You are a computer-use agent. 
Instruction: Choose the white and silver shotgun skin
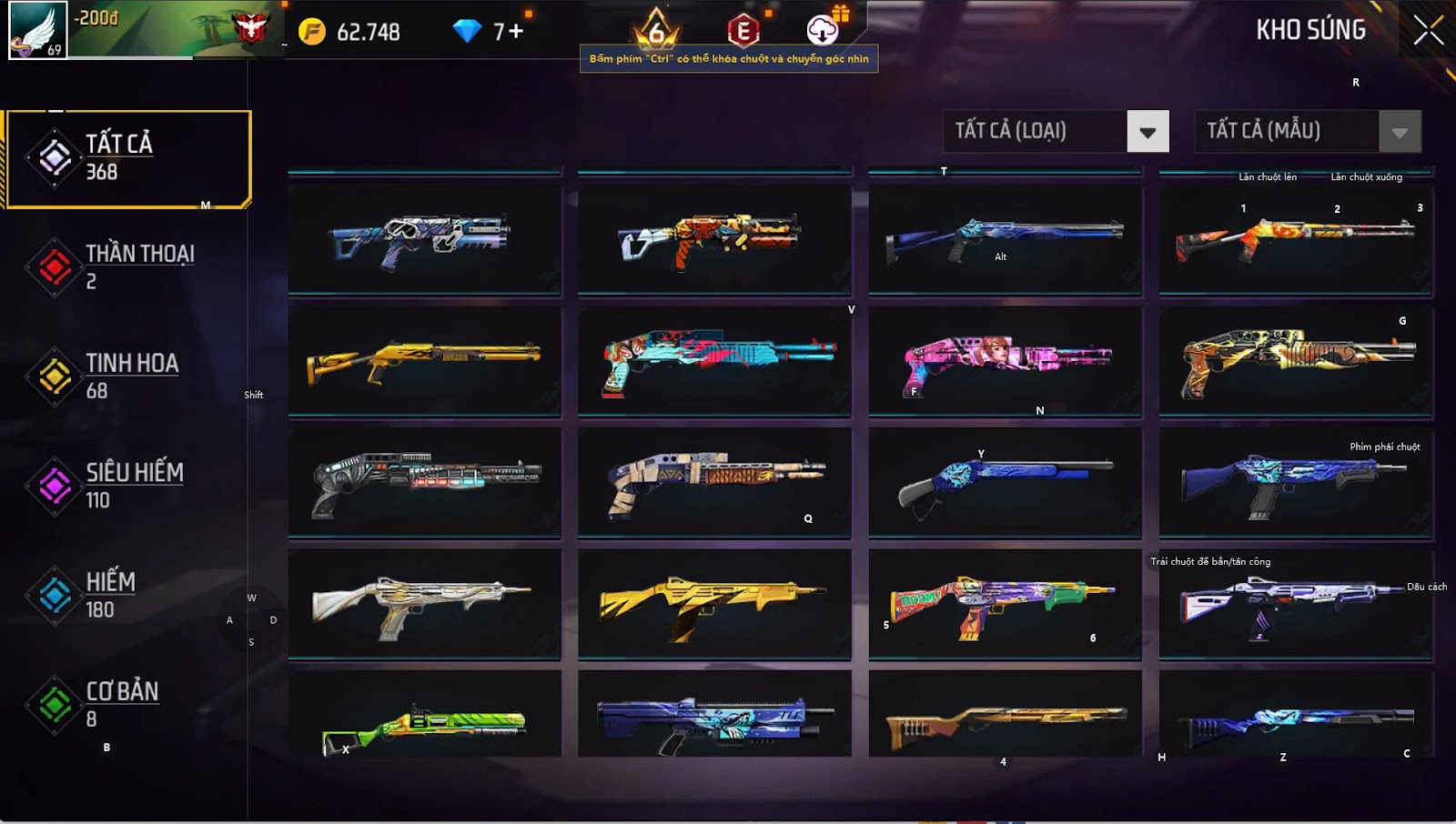click(424, 603)
